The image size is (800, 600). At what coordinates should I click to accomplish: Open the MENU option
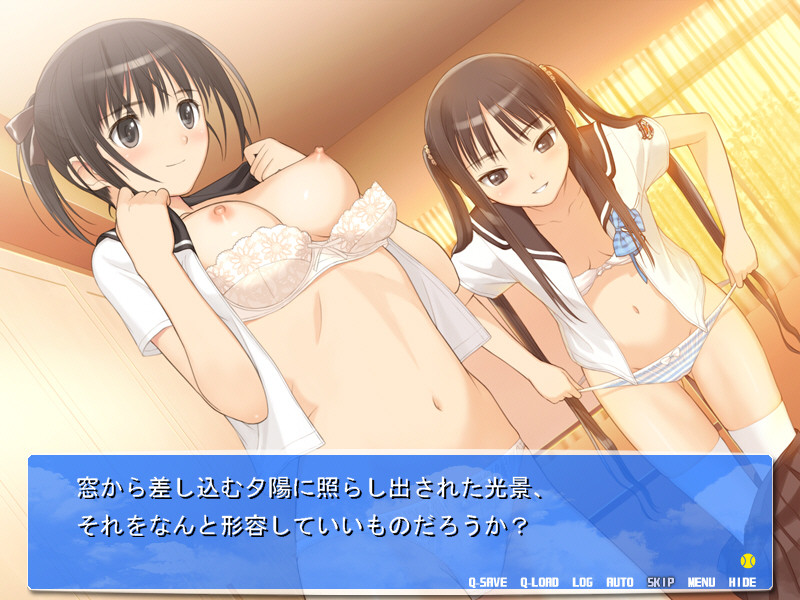coord(701,581)
